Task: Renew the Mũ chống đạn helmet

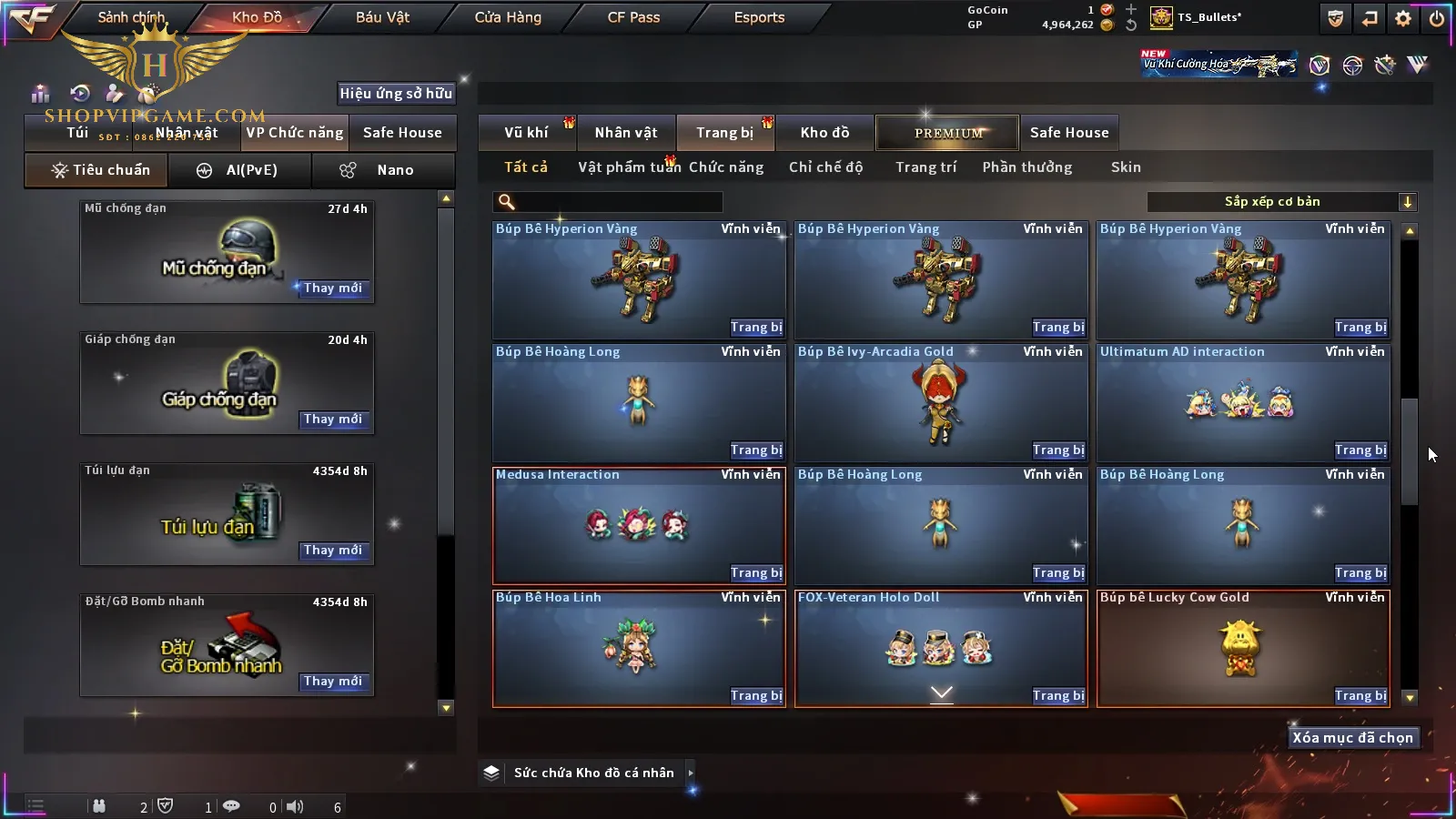Action: (333, 288)
